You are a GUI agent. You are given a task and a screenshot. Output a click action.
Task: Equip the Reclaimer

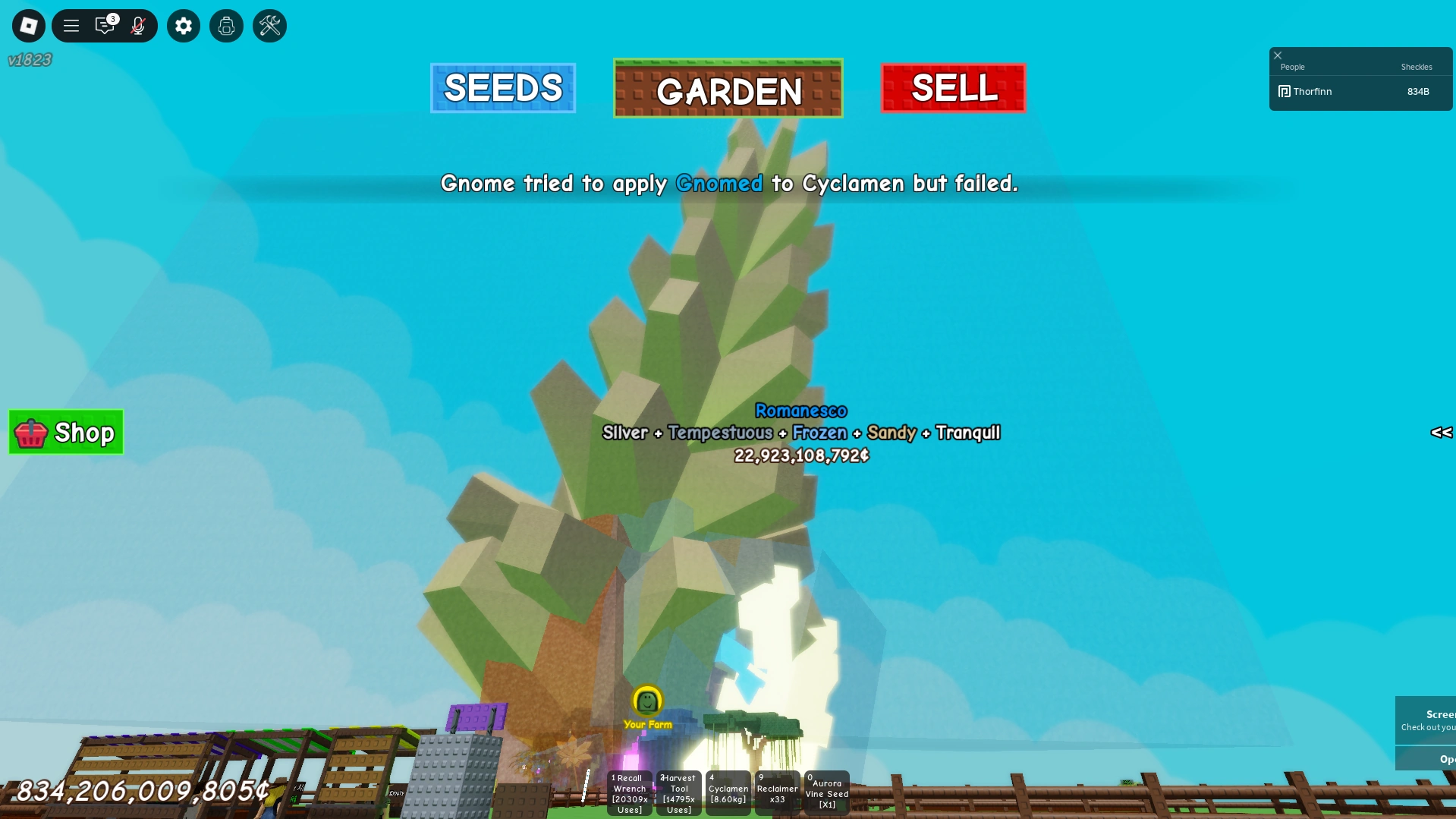[x=776, y=792]
